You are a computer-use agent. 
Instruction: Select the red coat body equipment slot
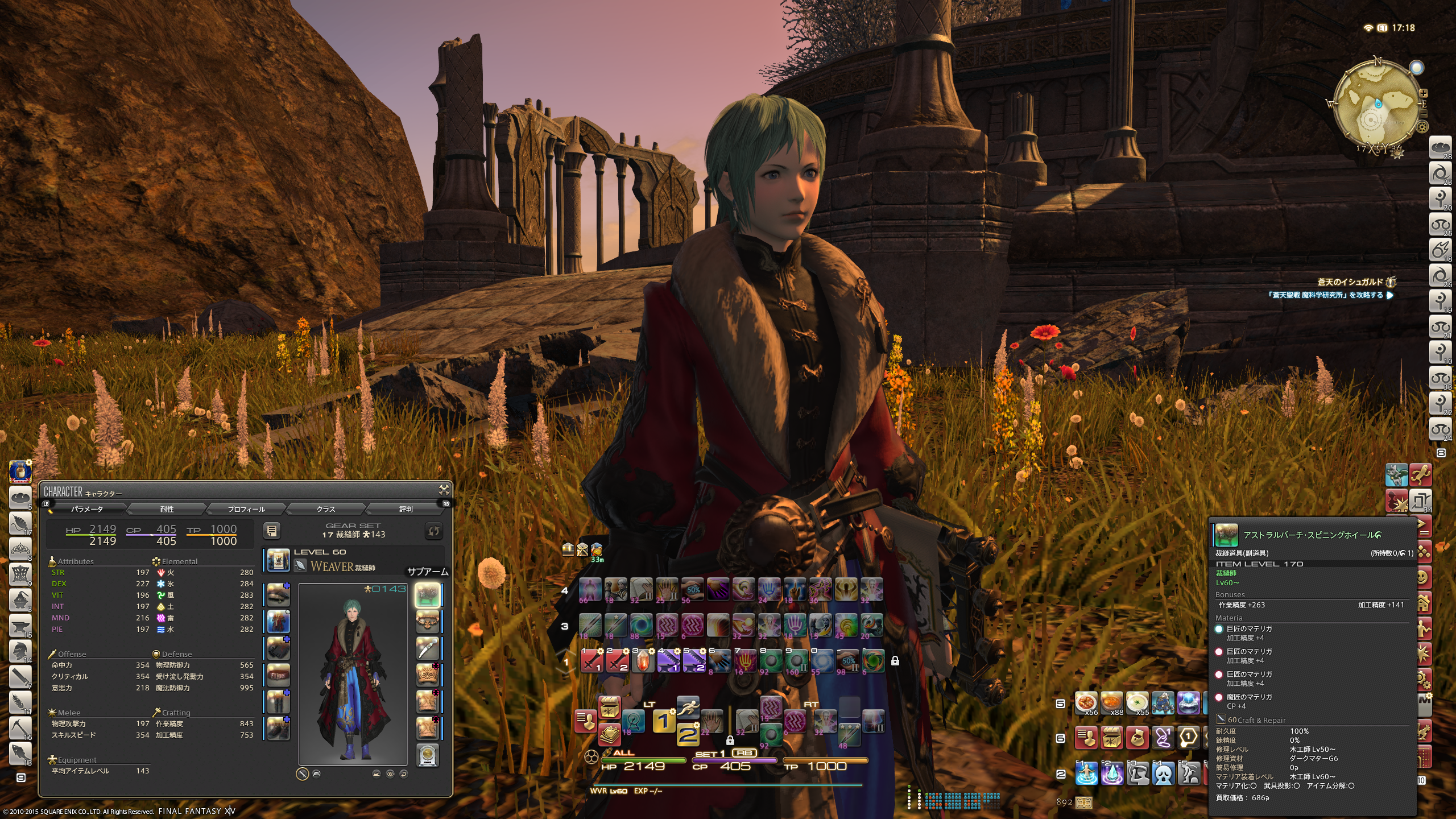pyautogui.click(x=278, y=622)
